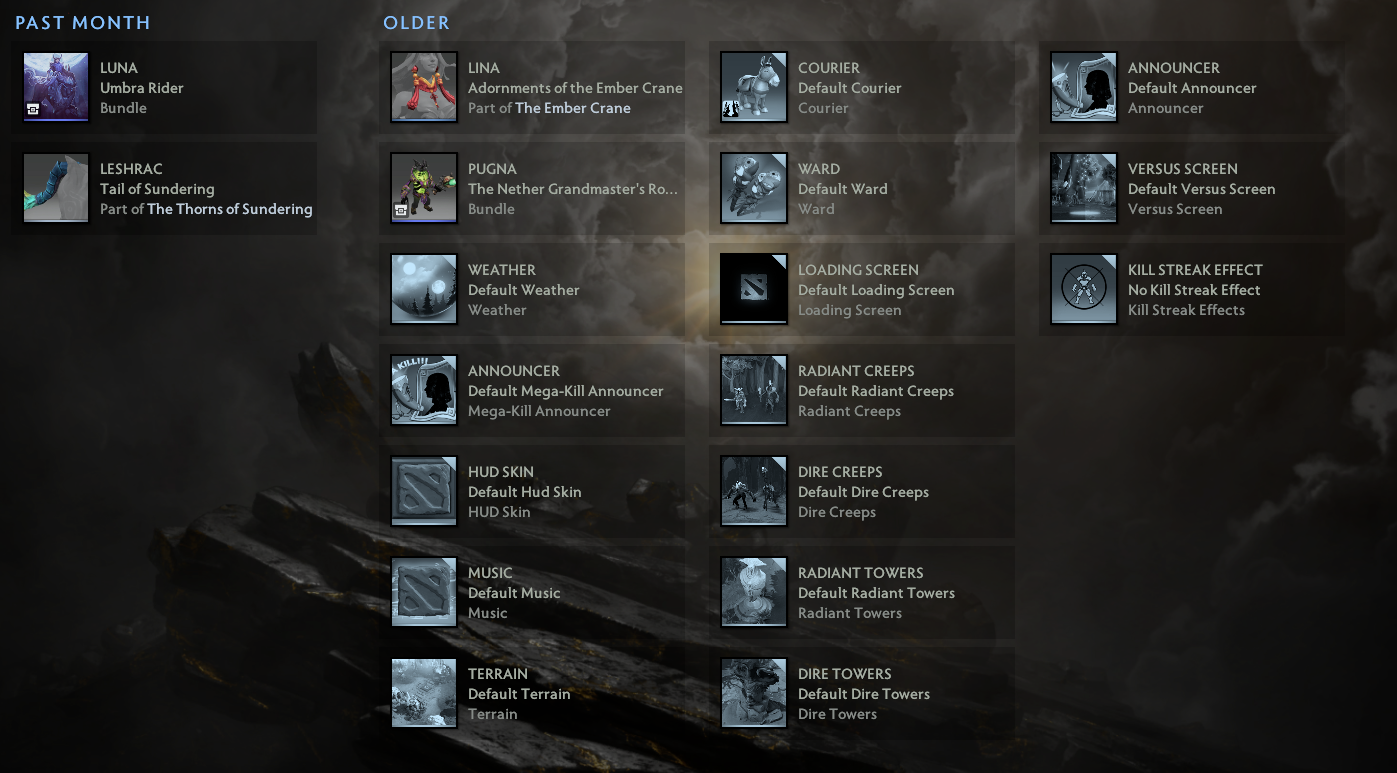Open the Lina Adornments of the Ember Crane icon

(423, 87)
